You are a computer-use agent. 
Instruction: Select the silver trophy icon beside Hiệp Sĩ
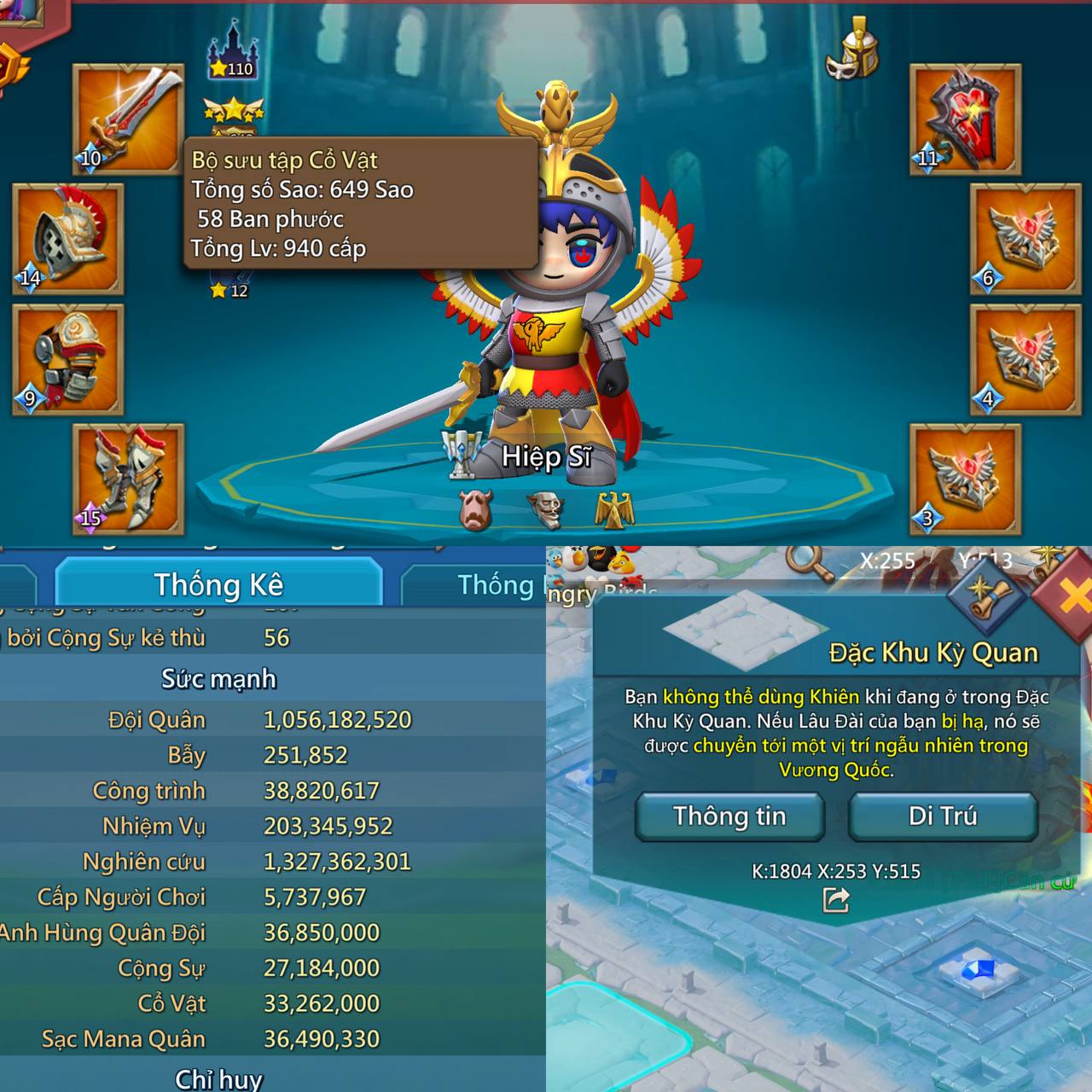[x=462, y=452]
